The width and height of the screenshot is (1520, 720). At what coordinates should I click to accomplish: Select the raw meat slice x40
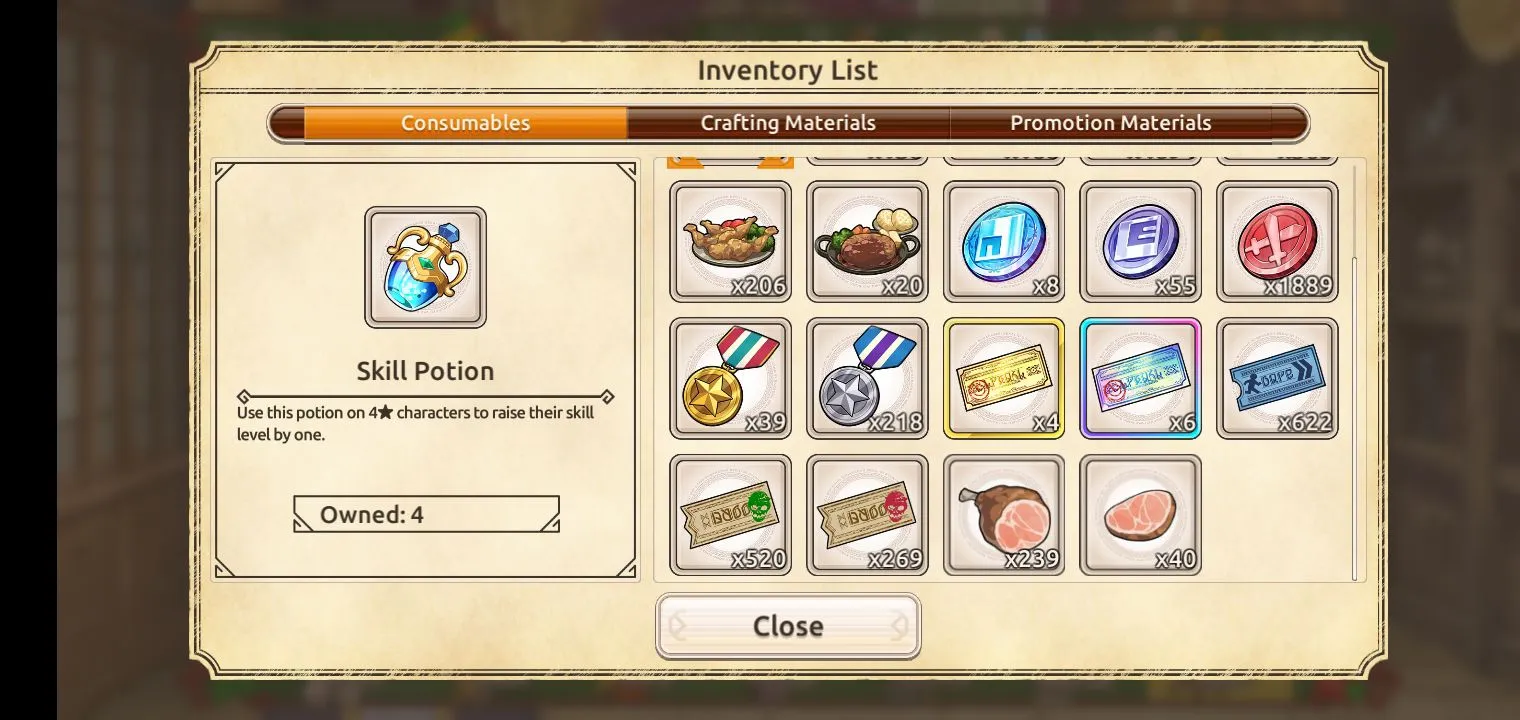[x=1140, y=515]
